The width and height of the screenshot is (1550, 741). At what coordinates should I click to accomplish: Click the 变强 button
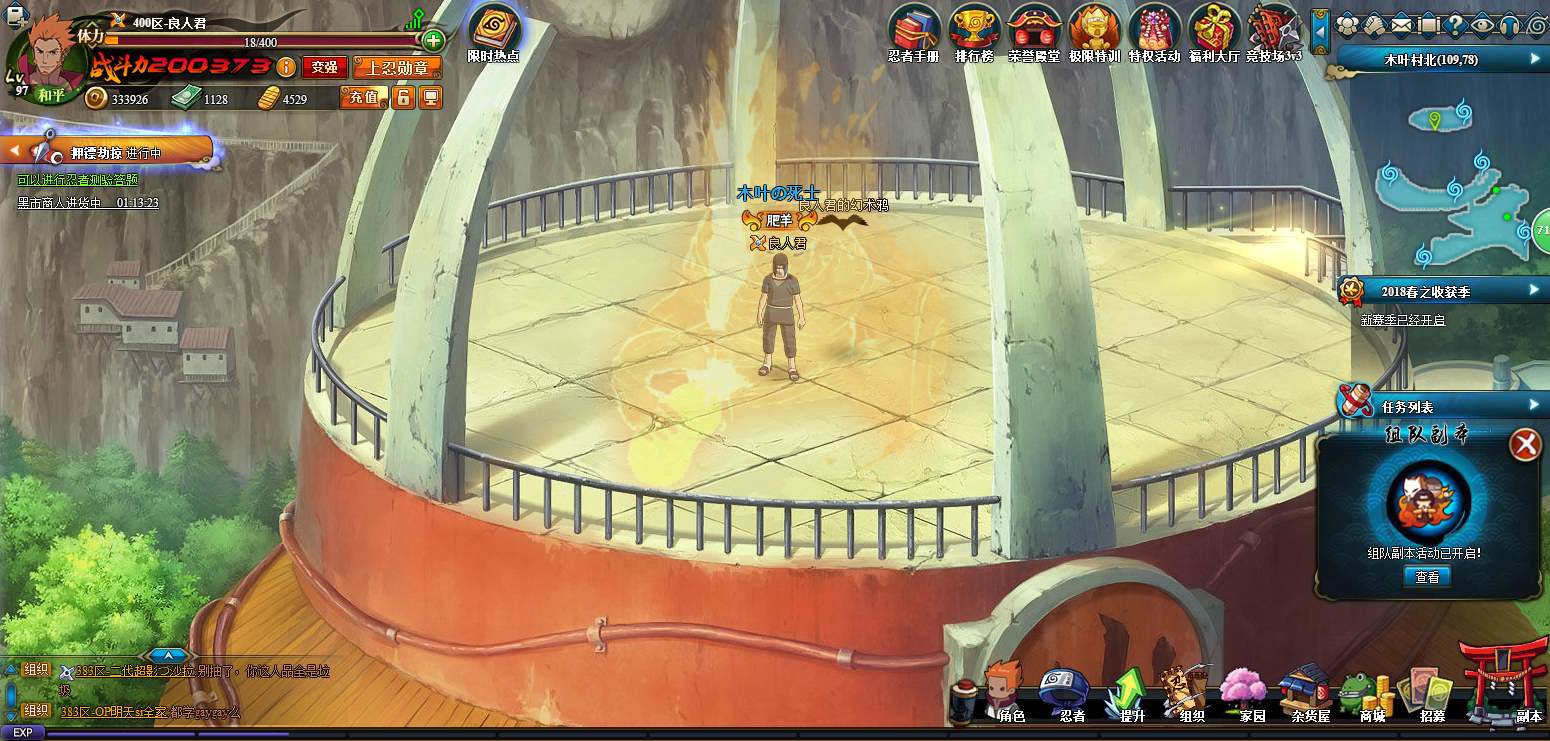click(x=324, y=67)
